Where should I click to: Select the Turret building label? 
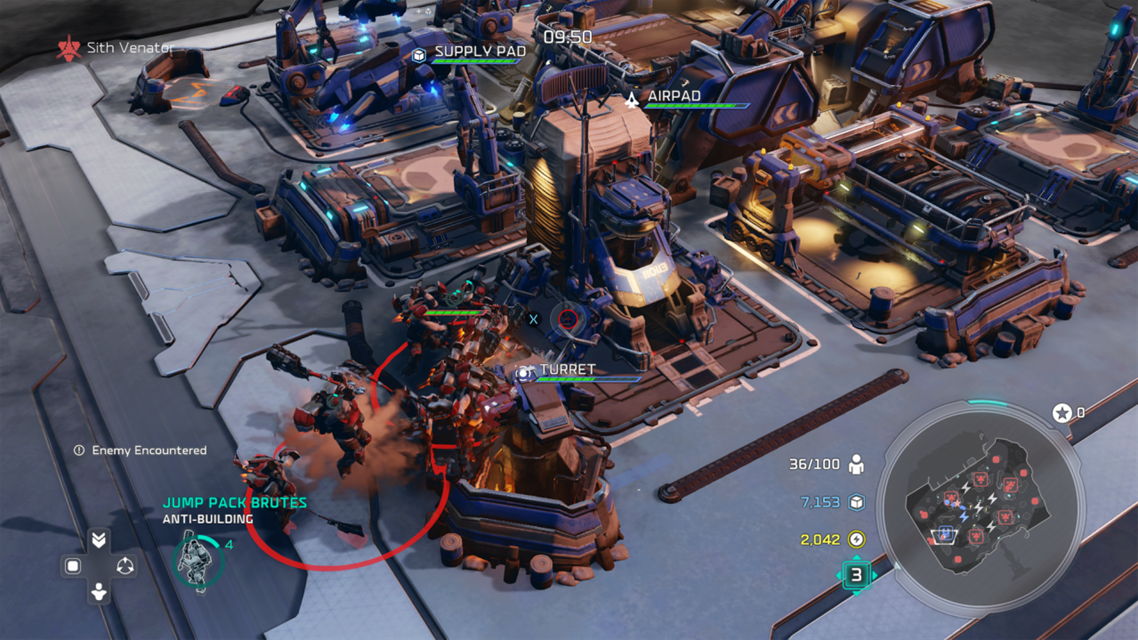pos(567,370)
